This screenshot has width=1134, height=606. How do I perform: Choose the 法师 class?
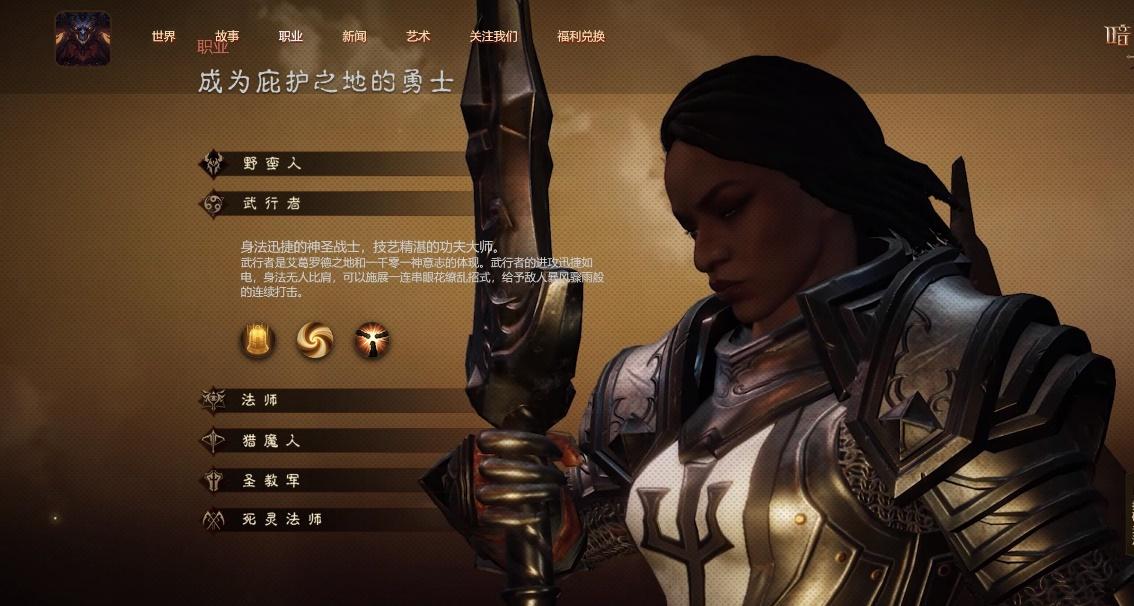[261, 400]
